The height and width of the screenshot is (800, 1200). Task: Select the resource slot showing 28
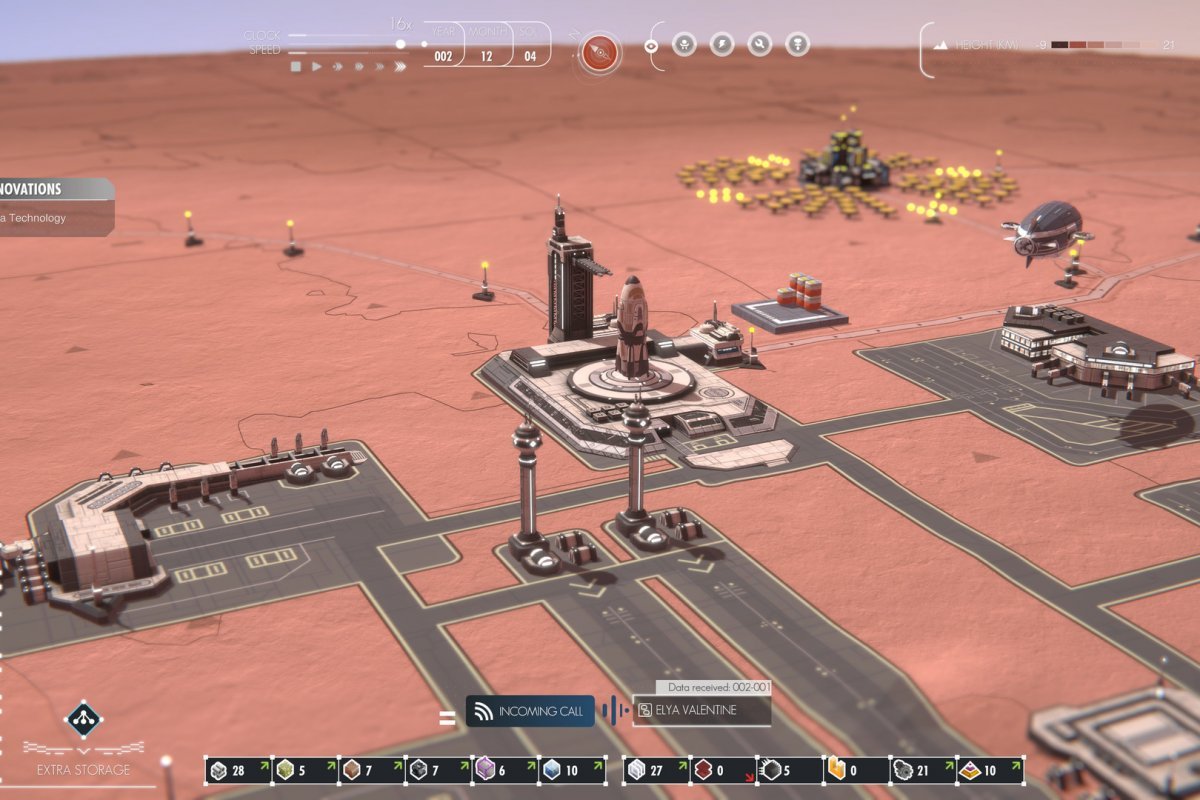coord(238,770)
